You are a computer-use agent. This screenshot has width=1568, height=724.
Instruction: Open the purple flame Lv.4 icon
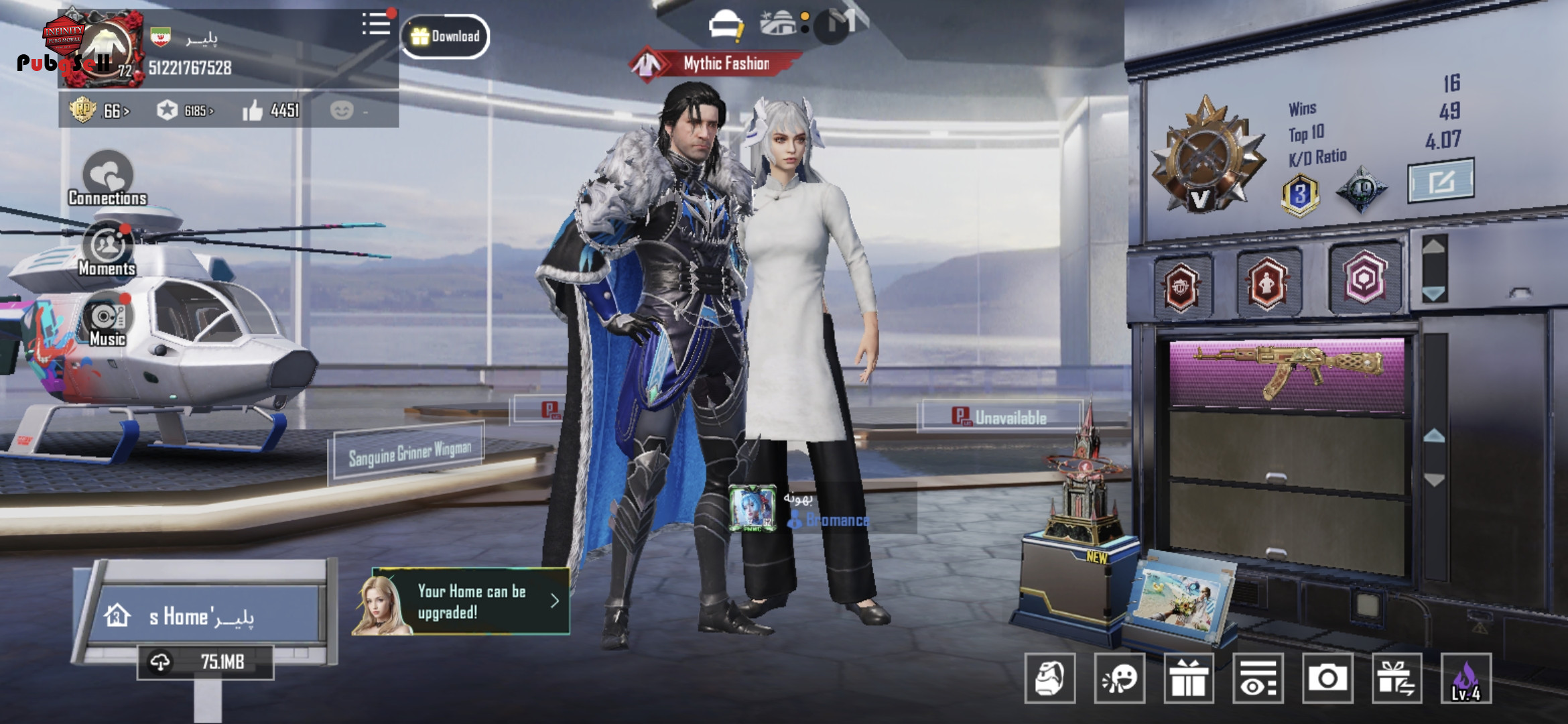[x=1465, y=678]
